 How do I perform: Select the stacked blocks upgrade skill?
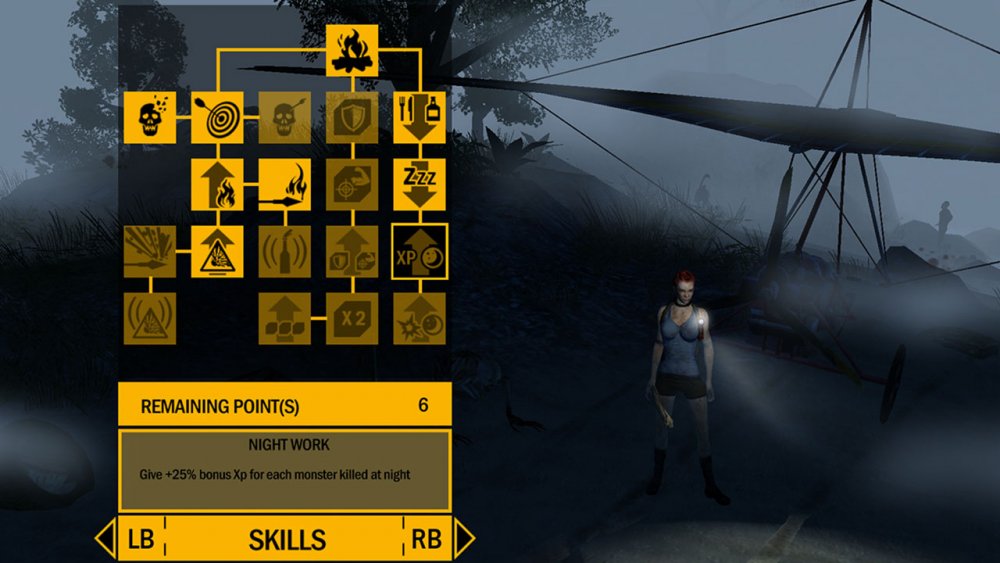(285, 318)
